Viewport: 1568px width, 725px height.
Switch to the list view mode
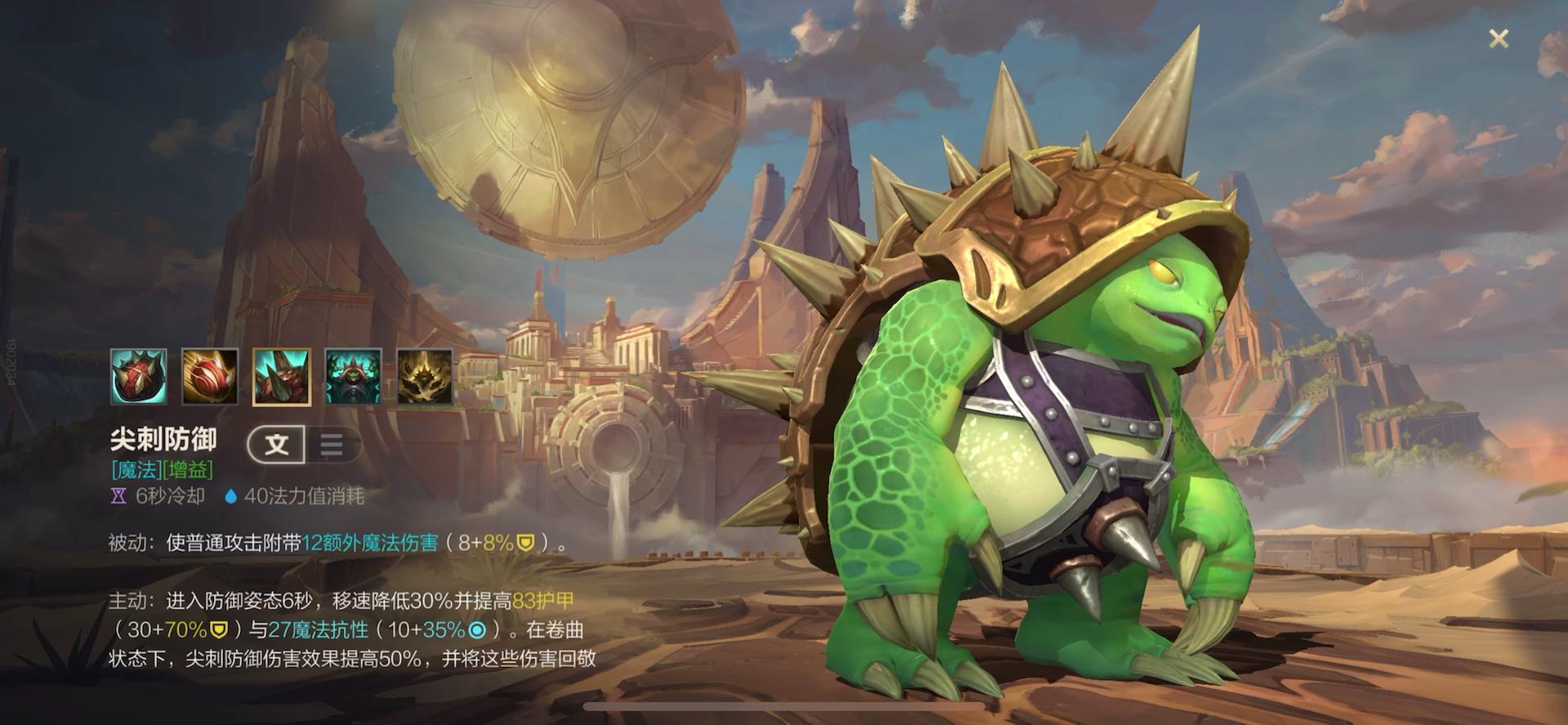[x=330, y=445]
